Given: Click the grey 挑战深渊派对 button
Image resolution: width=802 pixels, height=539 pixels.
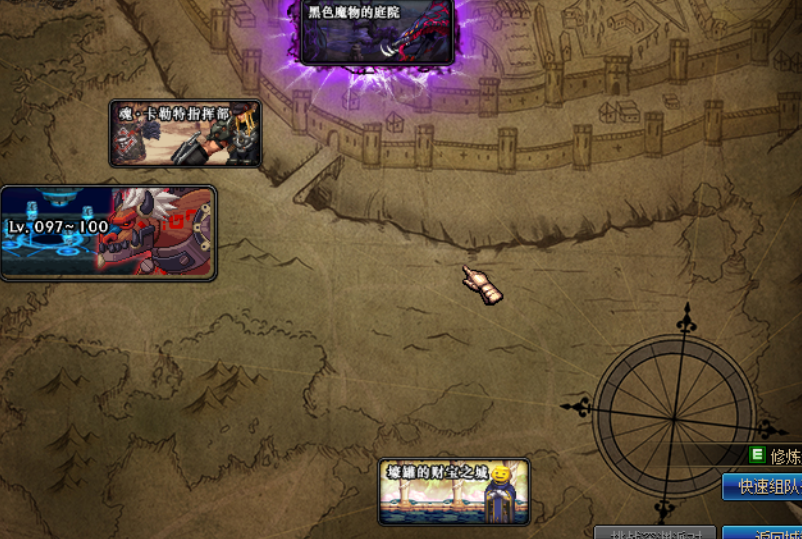Looking at the screenshot, I should click(655, 533).
